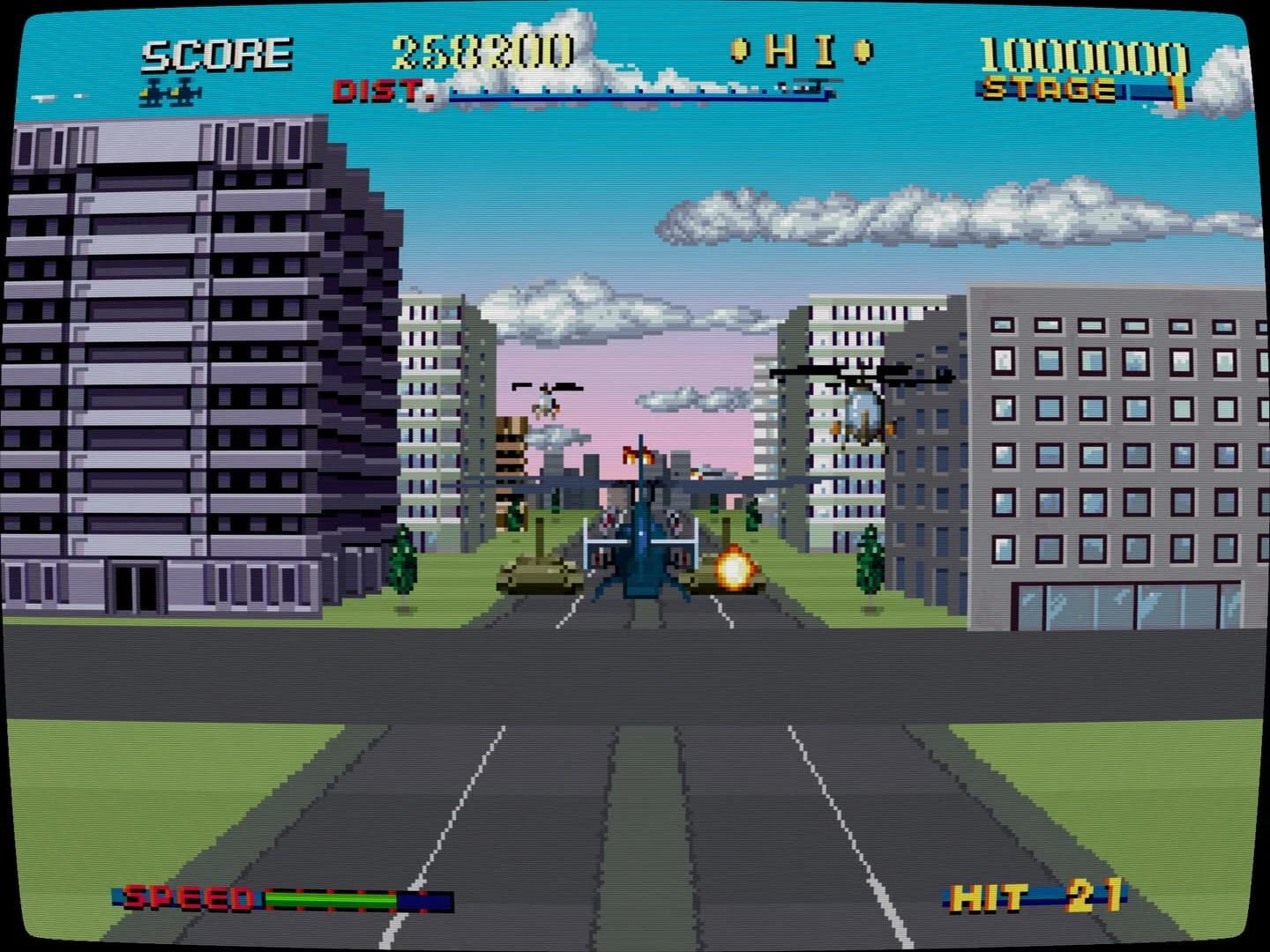The image size is (1270, 952).
Task: Expand the SCORE header display
Action: (x=216, y=53)
